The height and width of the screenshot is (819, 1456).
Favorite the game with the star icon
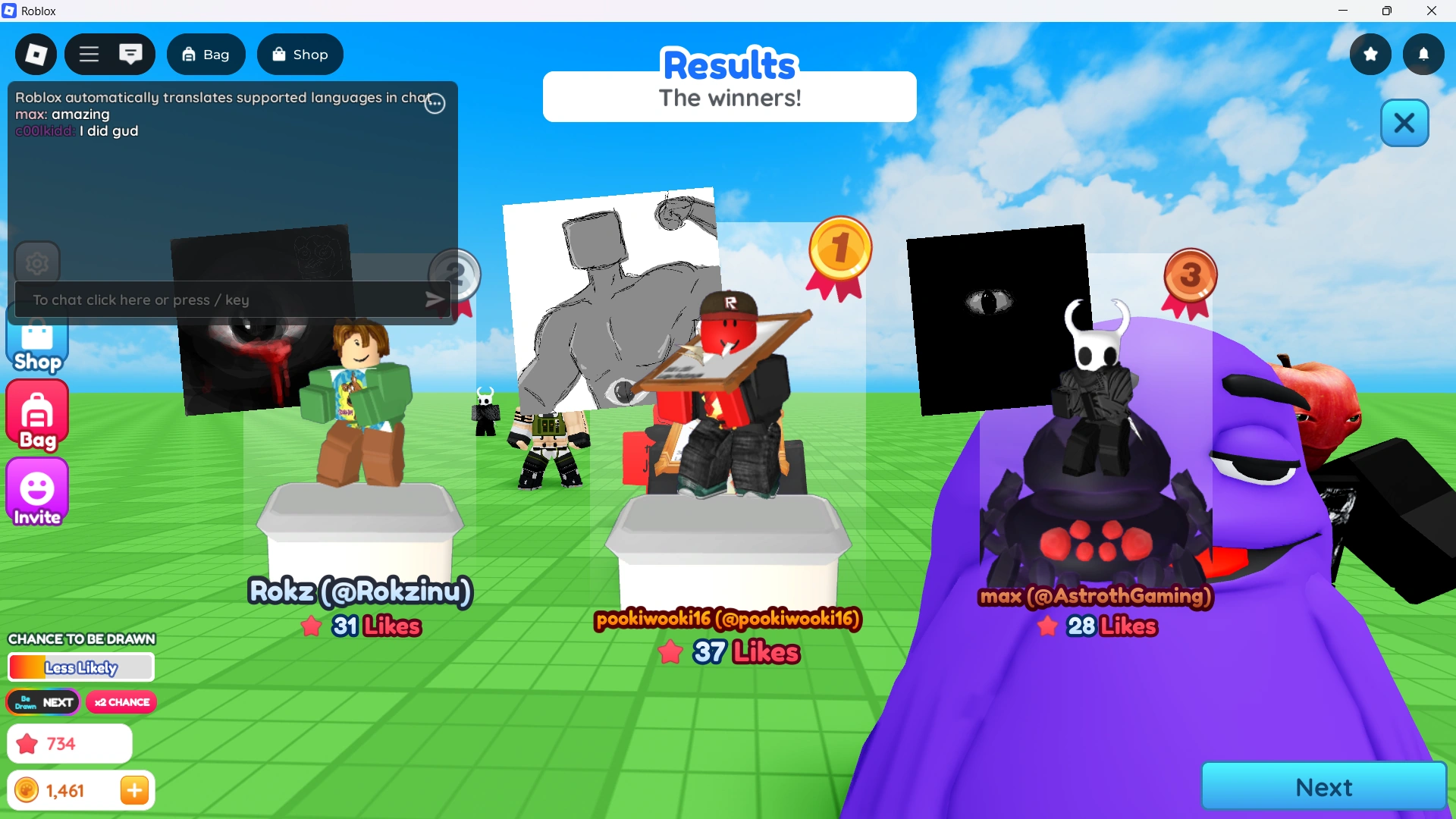coord(1370,54)
